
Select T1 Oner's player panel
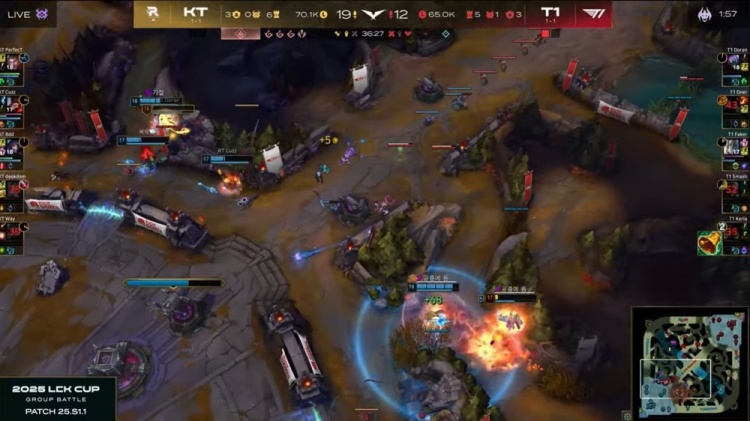(x=735, y=104)
